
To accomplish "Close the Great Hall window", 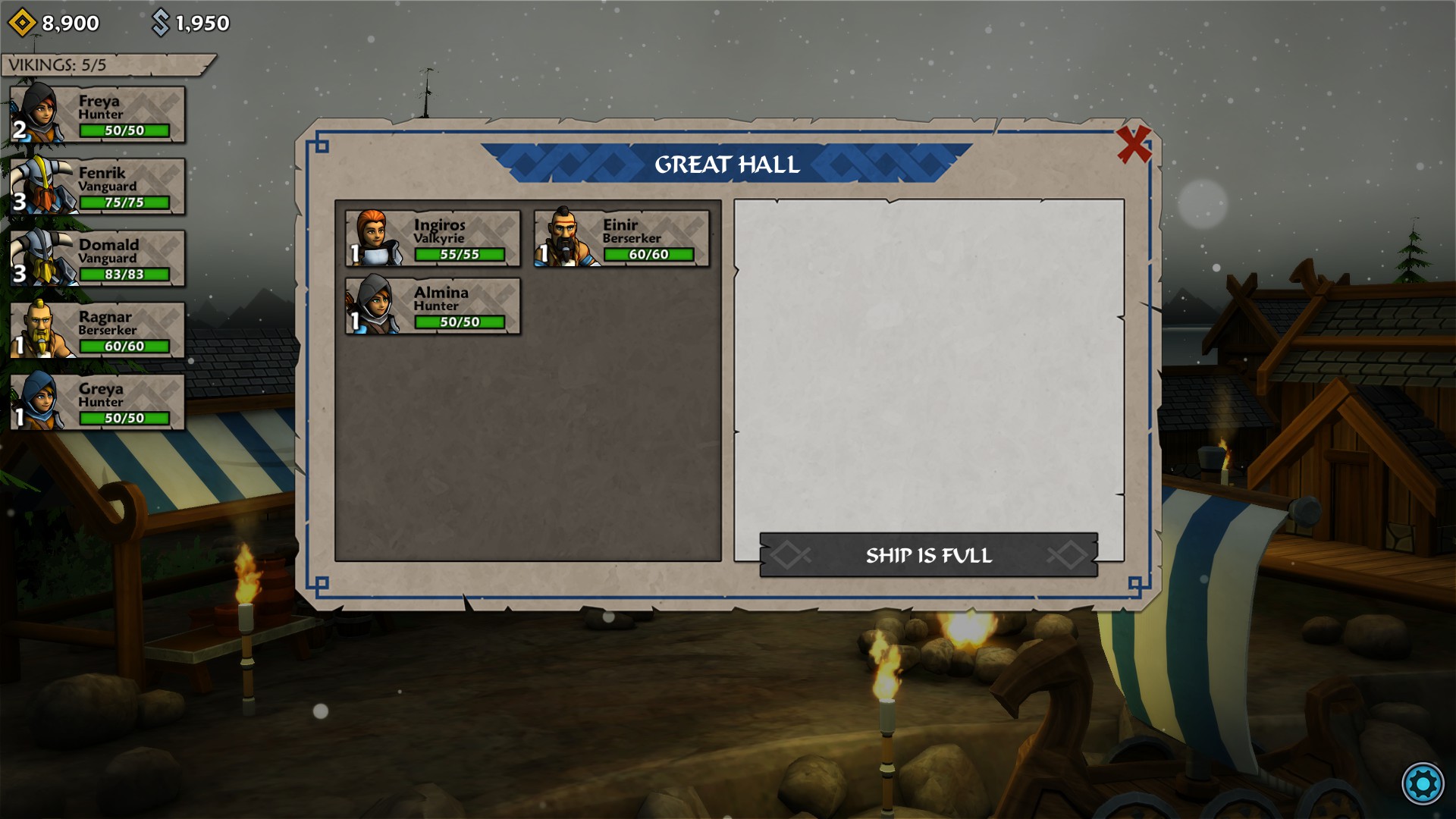I will pyautogui.click(x=1134, y=144).
